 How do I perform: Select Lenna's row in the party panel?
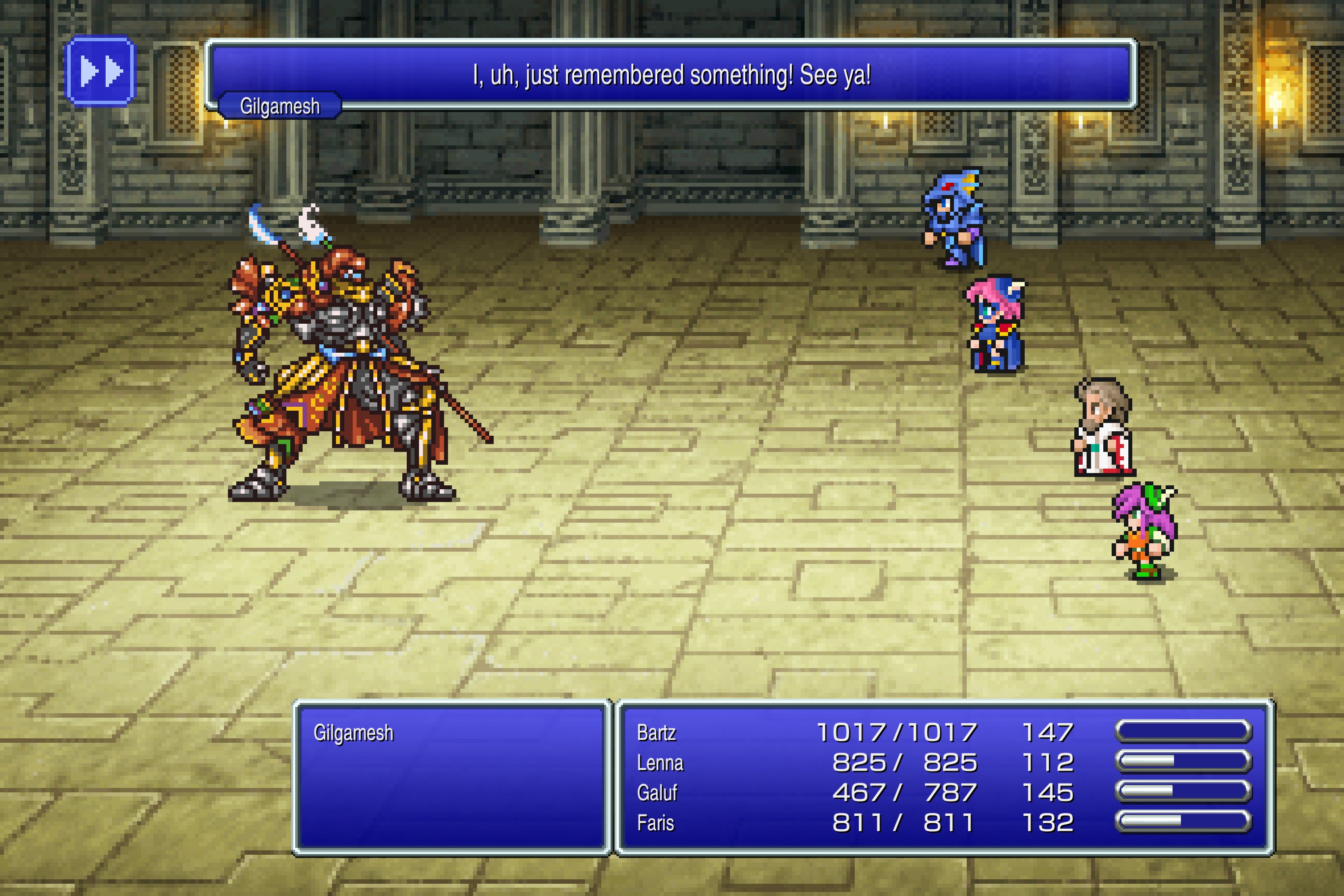[660, 763]
